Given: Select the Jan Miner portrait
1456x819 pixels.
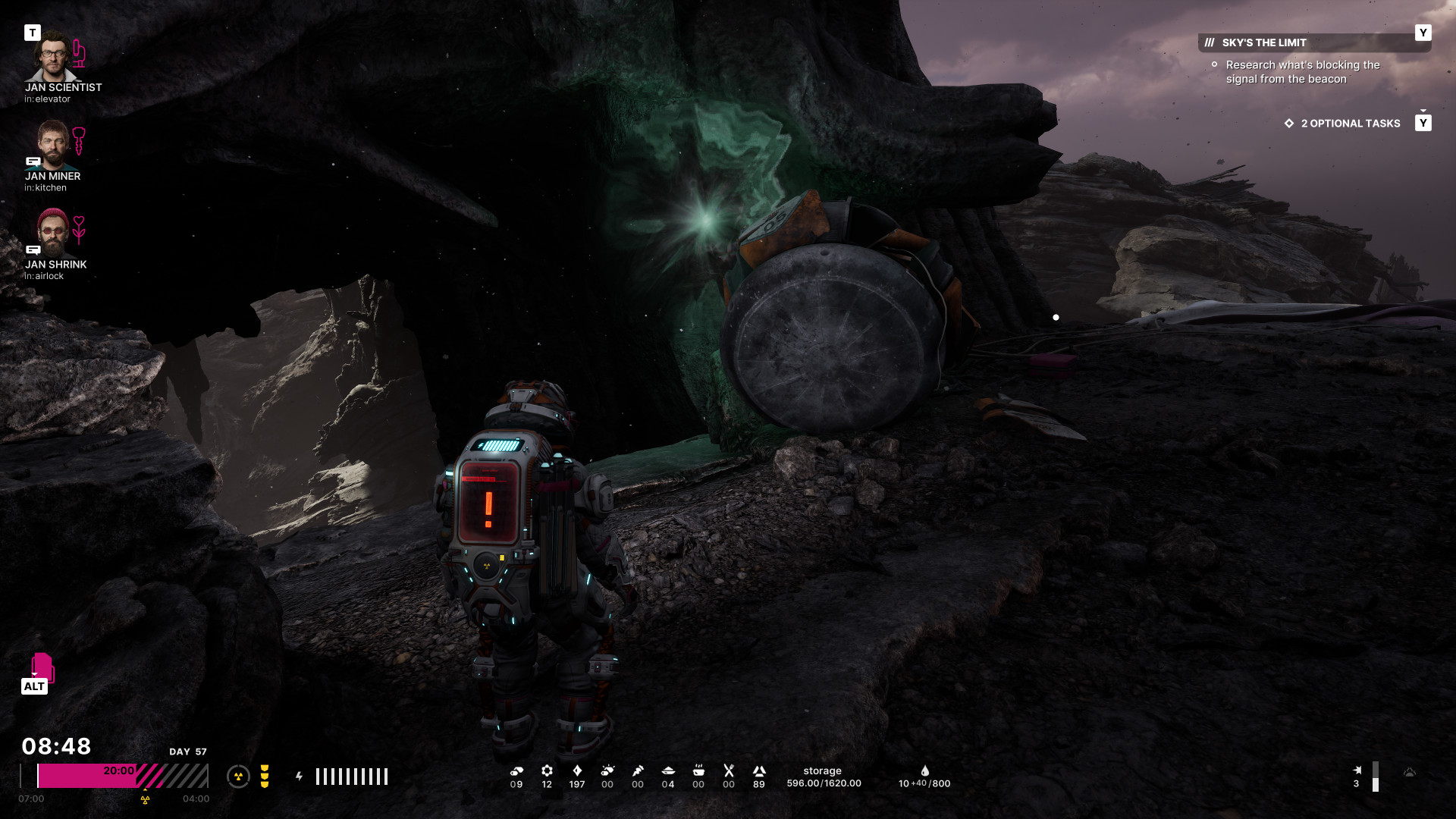Looking at the screenshot, I should [x=52, y=145].
